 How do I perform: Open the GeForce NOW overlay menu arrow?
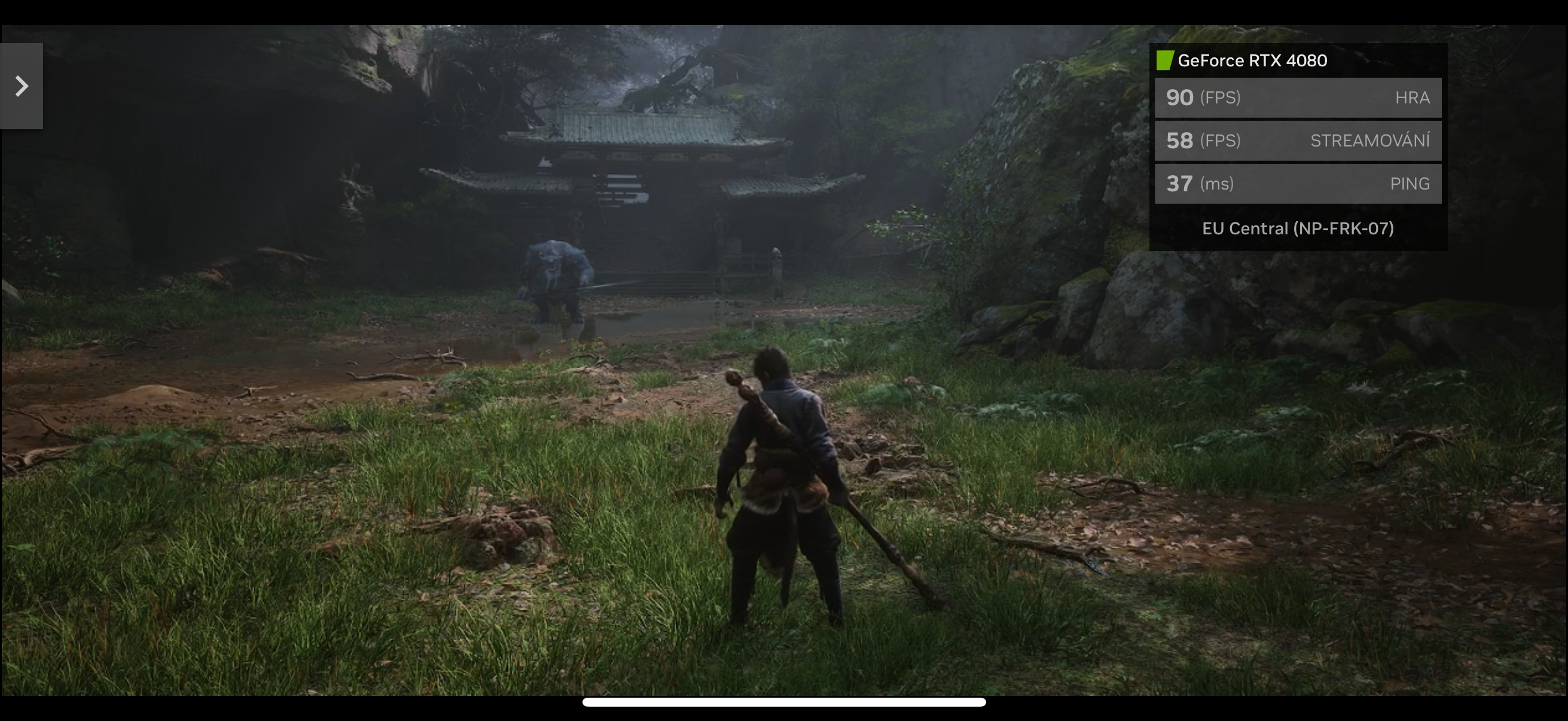22,87
